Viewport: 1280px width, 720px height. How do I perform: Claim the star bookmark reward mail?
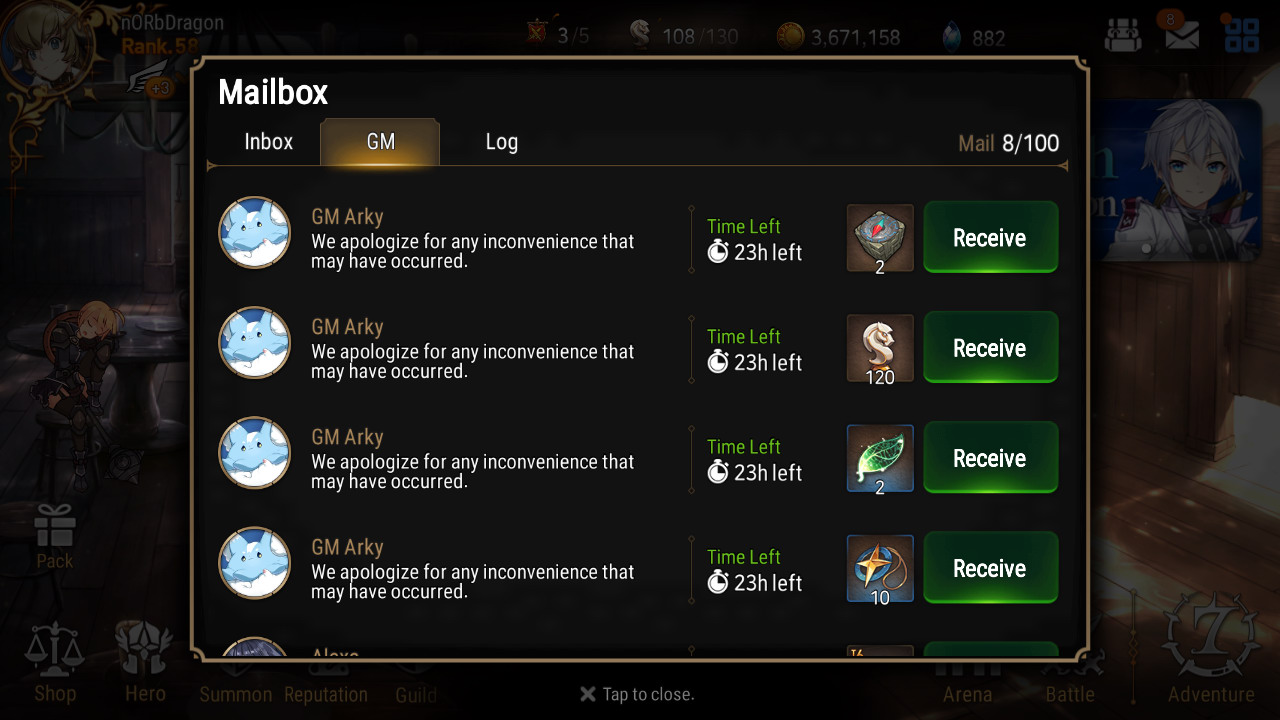tap(989, 568)
